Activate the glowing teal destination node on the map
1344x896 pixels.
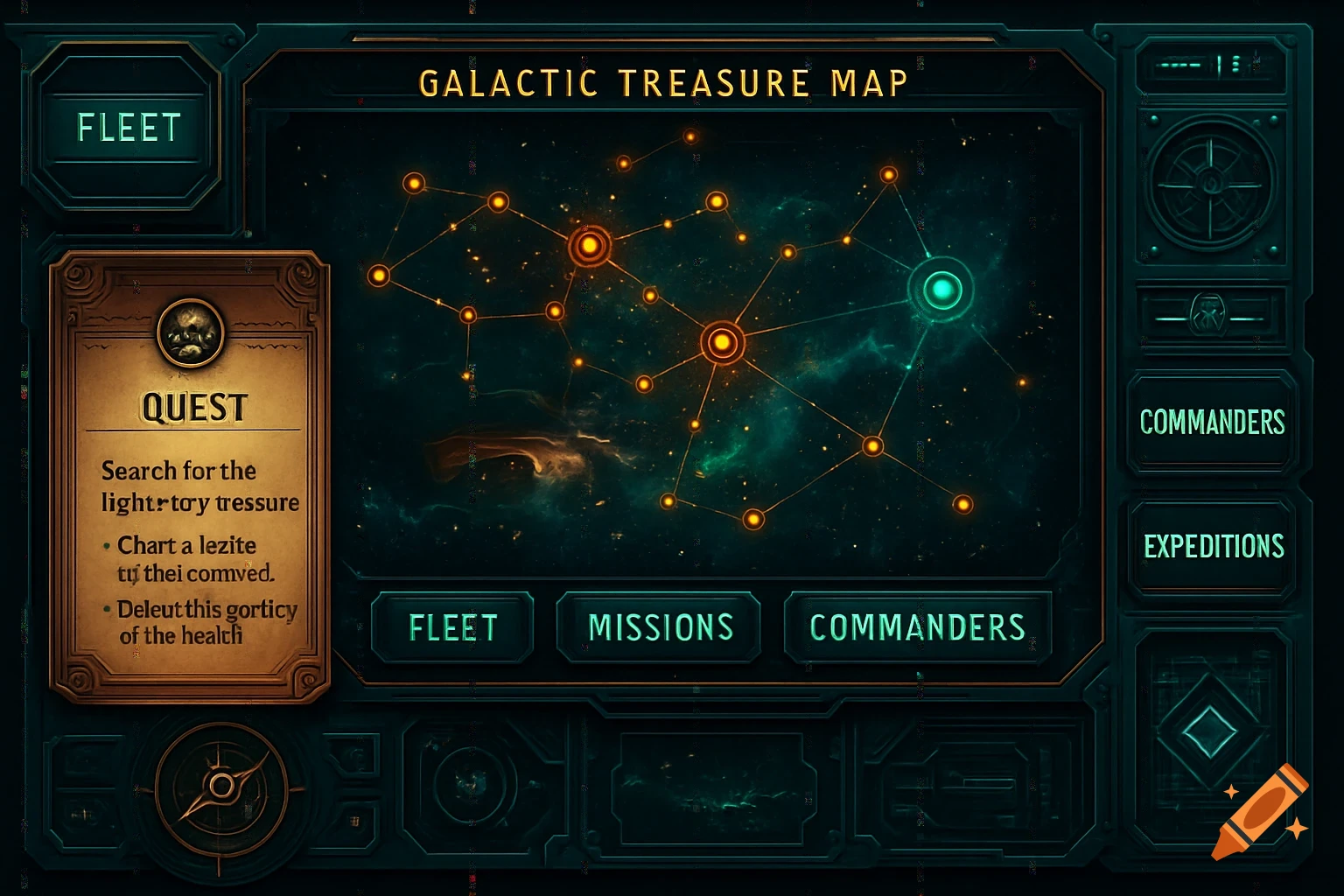[x=942, y=289]
